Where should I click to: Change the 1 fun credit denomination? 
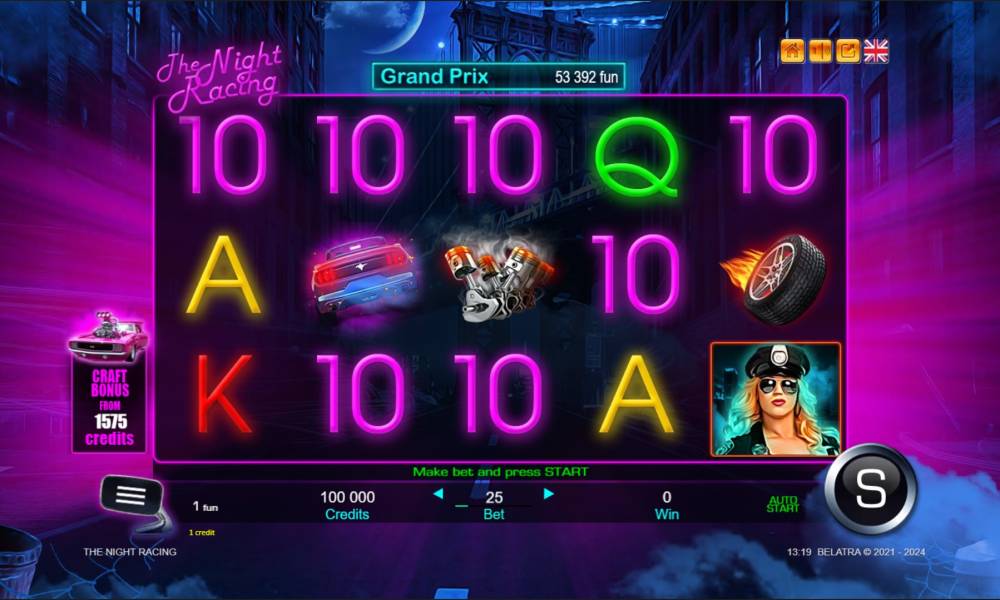click(x=204, y=507)
